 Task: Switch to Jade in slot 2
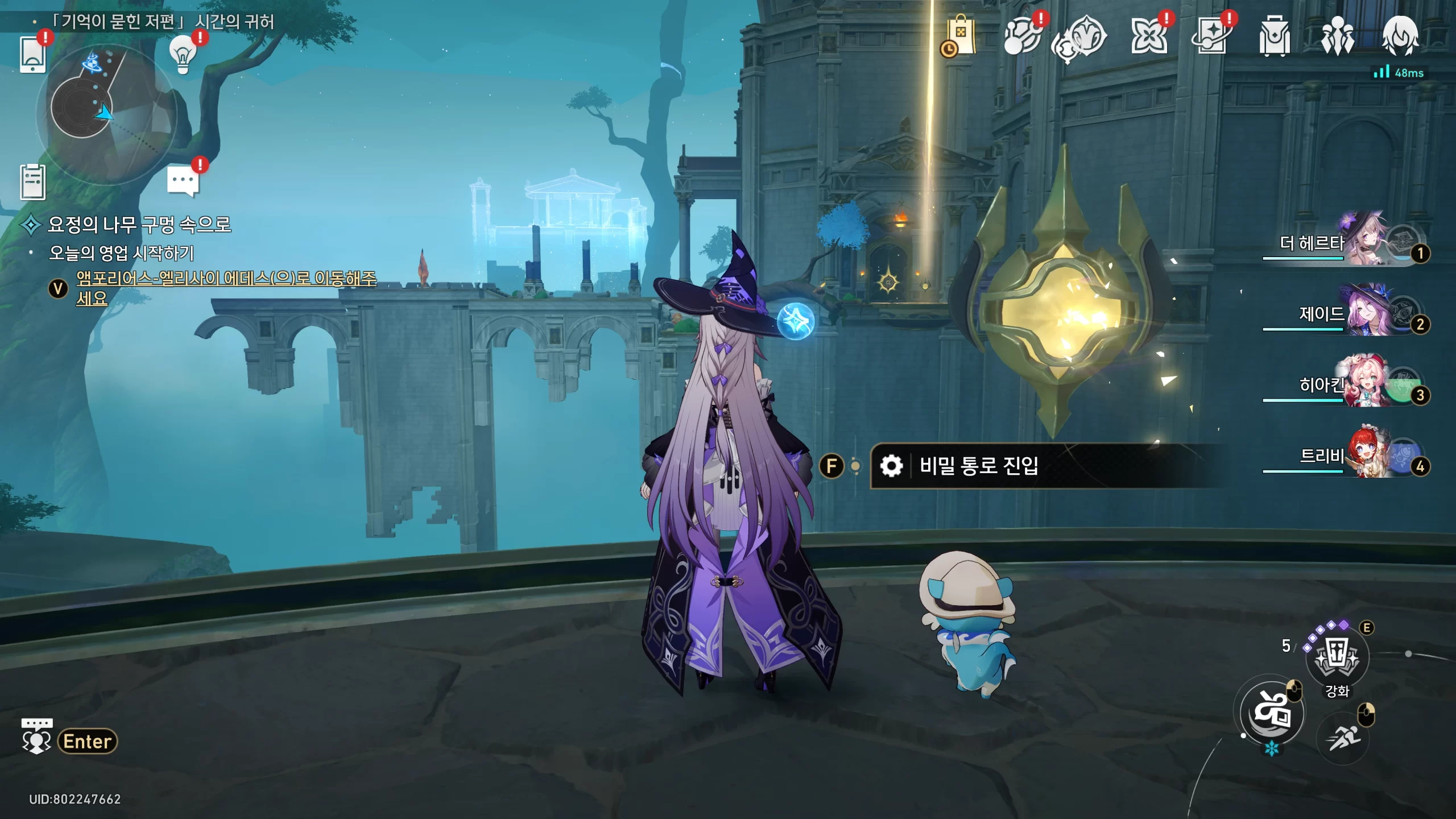pos(1365,314)
